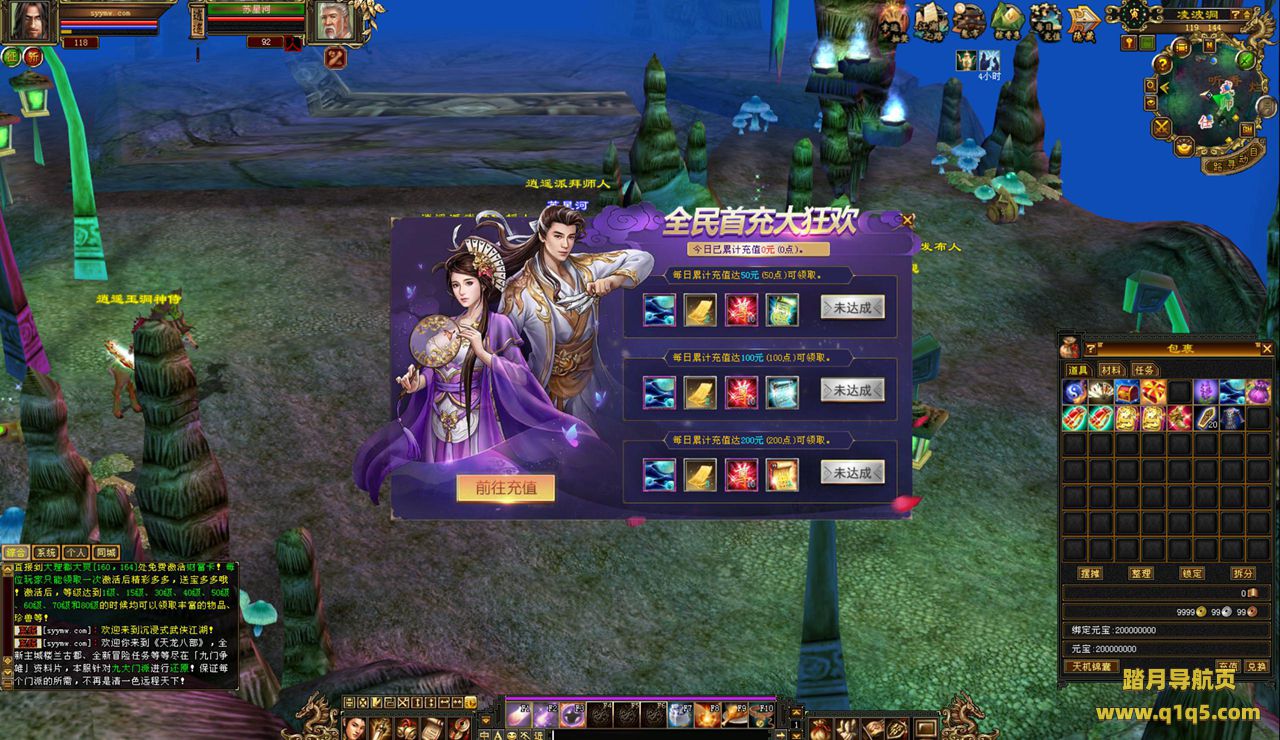Click the 拆分 split button in the bag

coord(1243,574)
